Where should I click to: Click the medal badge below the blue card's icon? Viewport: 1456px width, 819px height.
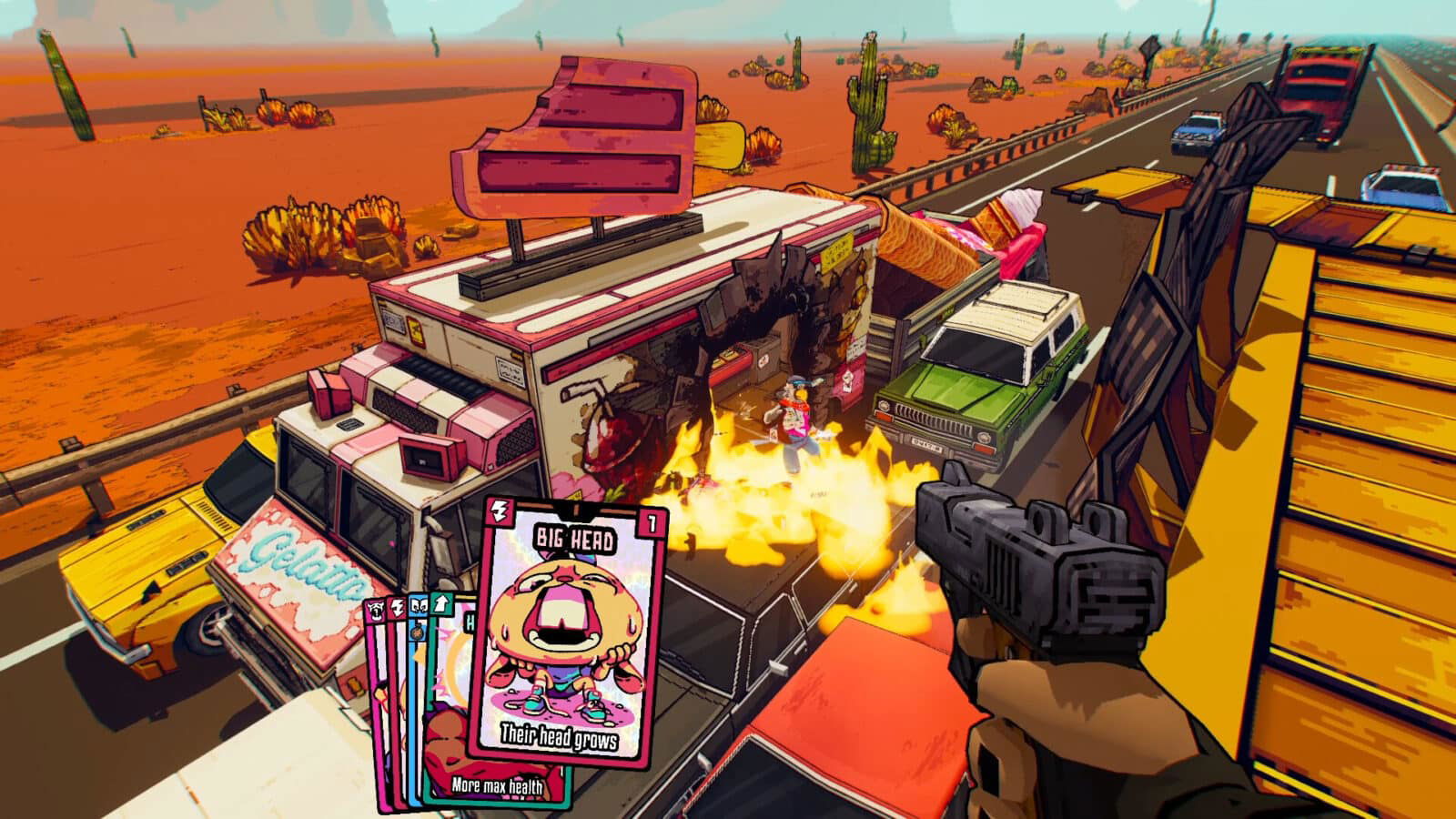[416, 633]
